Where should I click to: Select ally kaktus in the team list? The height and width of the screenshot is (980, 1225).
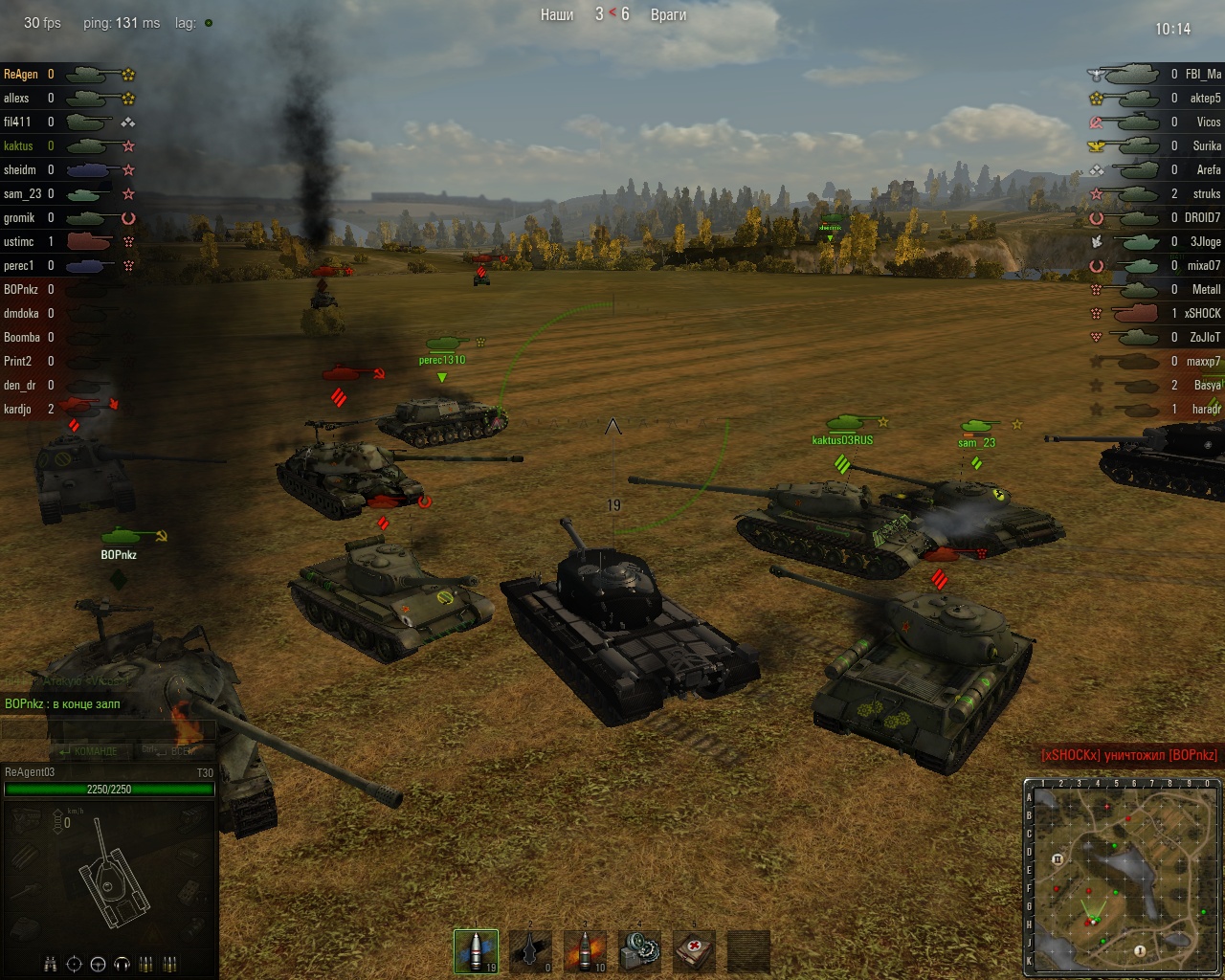[18, 146]
